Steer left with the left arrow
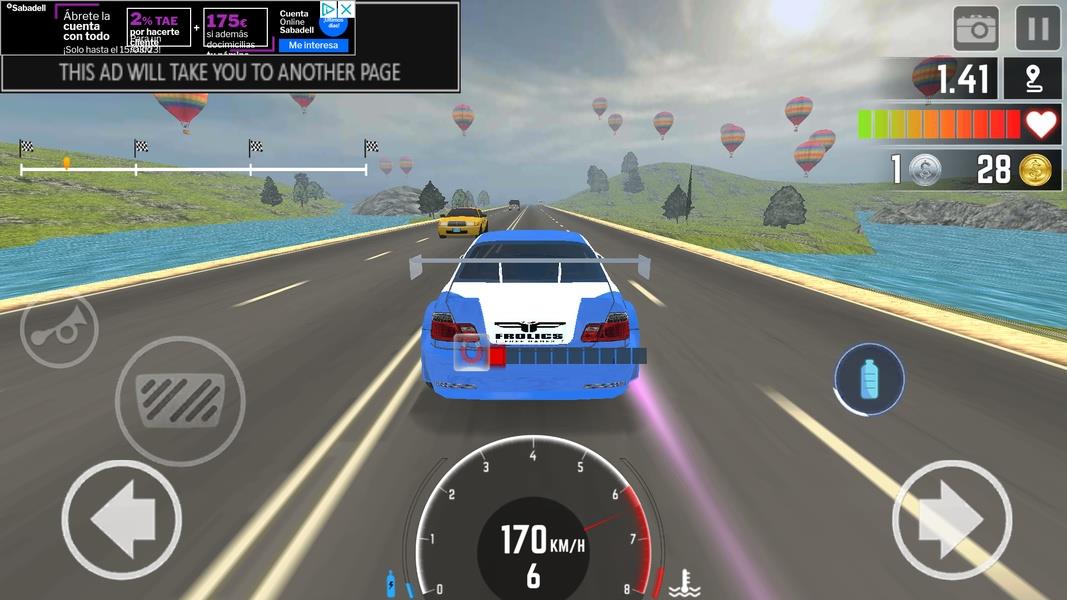Image resolution: width=1067 pixels, height=600 pixels. pos(121,520)
